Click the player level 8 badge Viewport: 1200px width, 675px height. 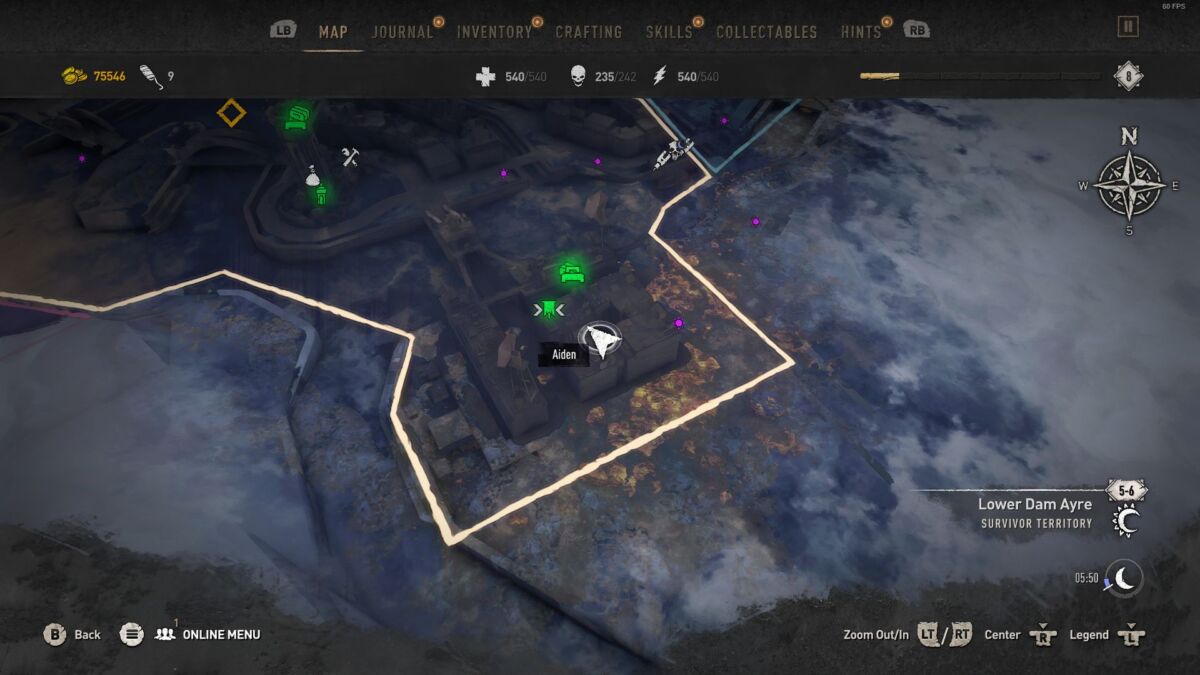pos(1129,76)
